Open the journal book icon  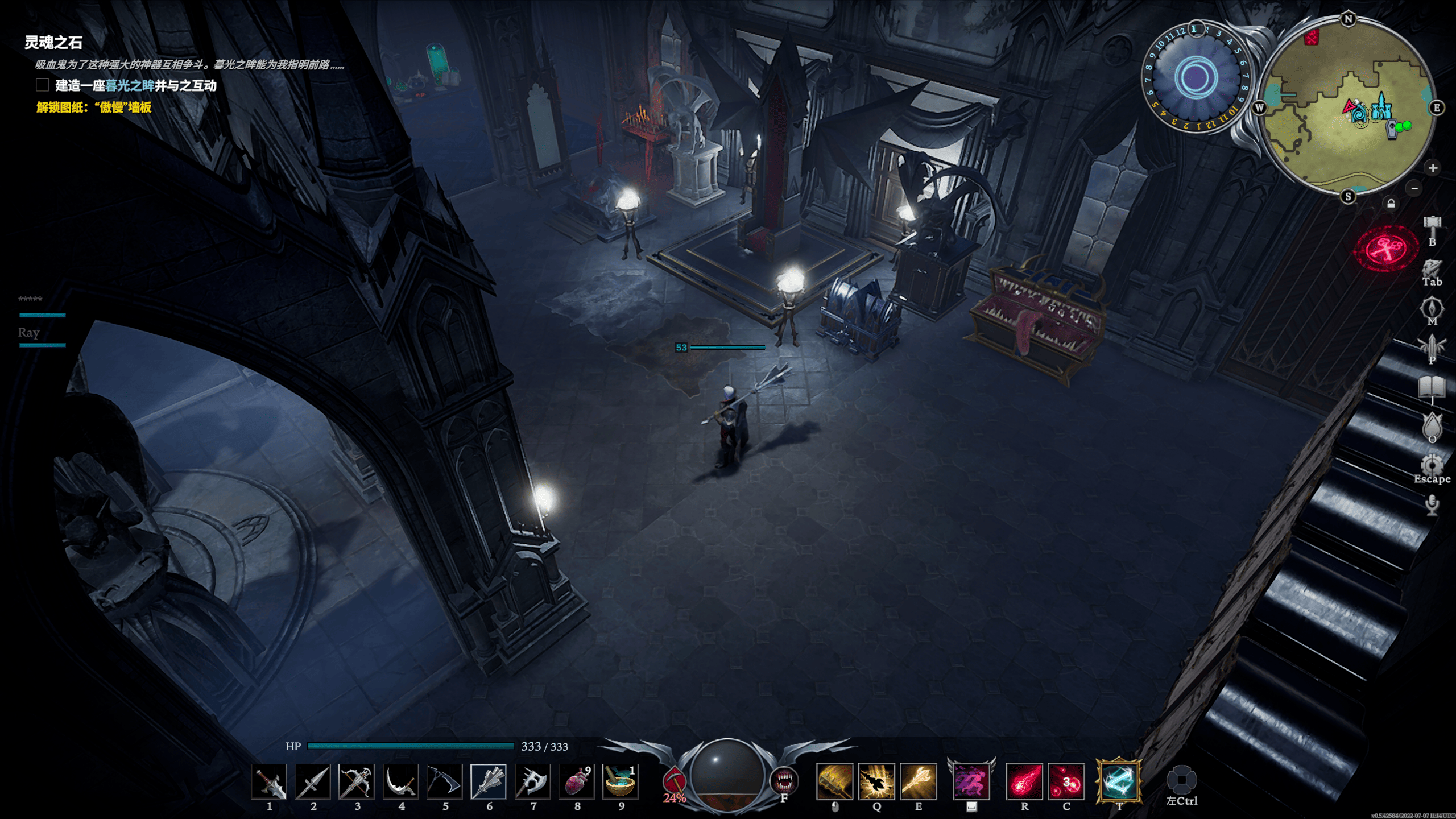pos(1432,387)
